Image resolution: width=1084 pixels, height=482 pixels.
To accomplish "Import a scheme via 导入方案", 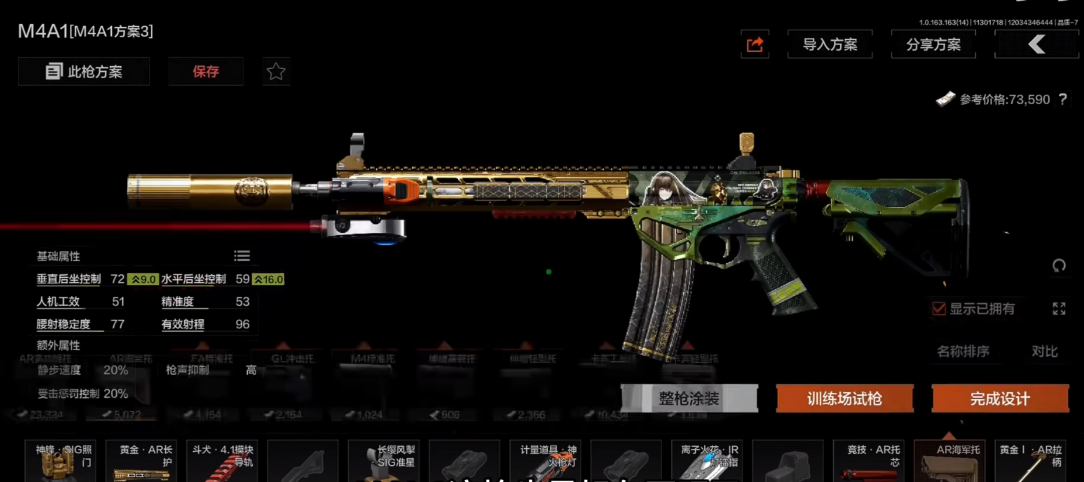I will pos(830,44).
